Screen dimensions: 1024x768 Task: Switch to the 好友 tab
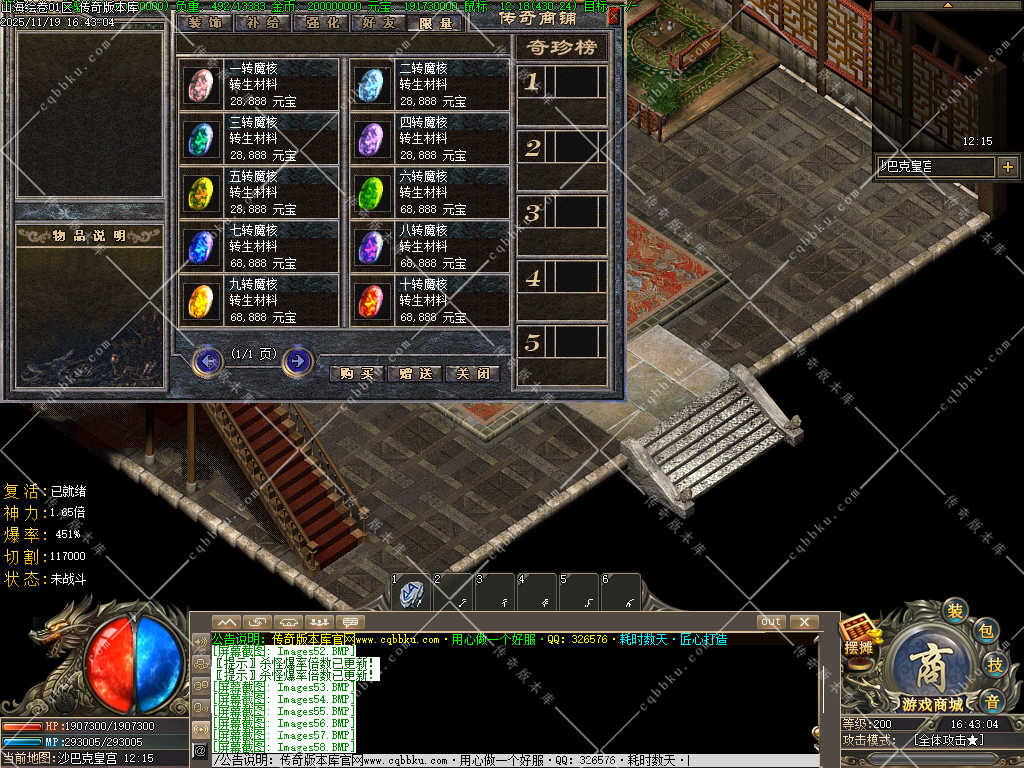click(x=378, y=23)
